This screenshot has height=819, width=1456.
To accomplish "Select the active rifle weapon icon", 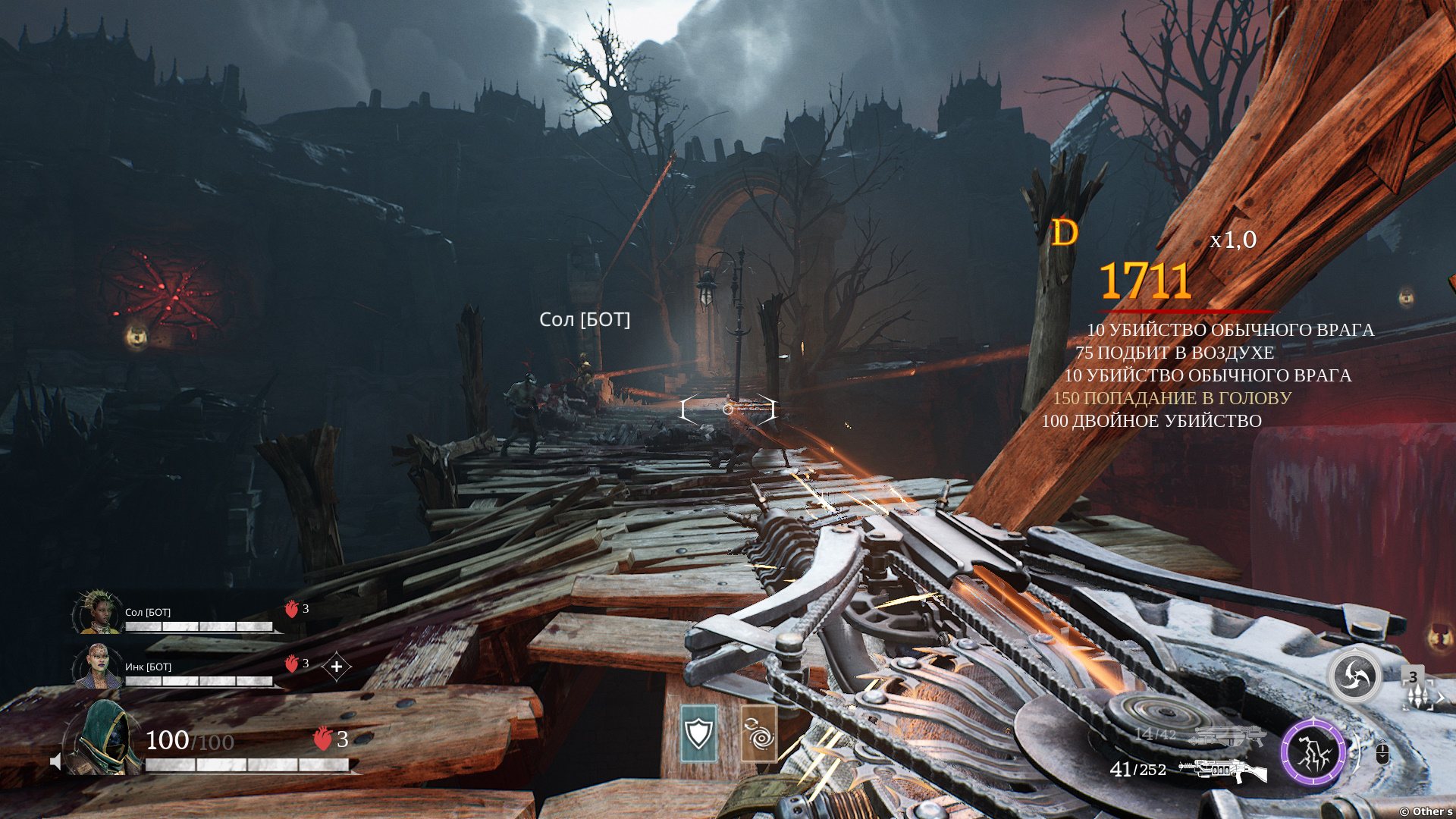I will coord(1222,770).
